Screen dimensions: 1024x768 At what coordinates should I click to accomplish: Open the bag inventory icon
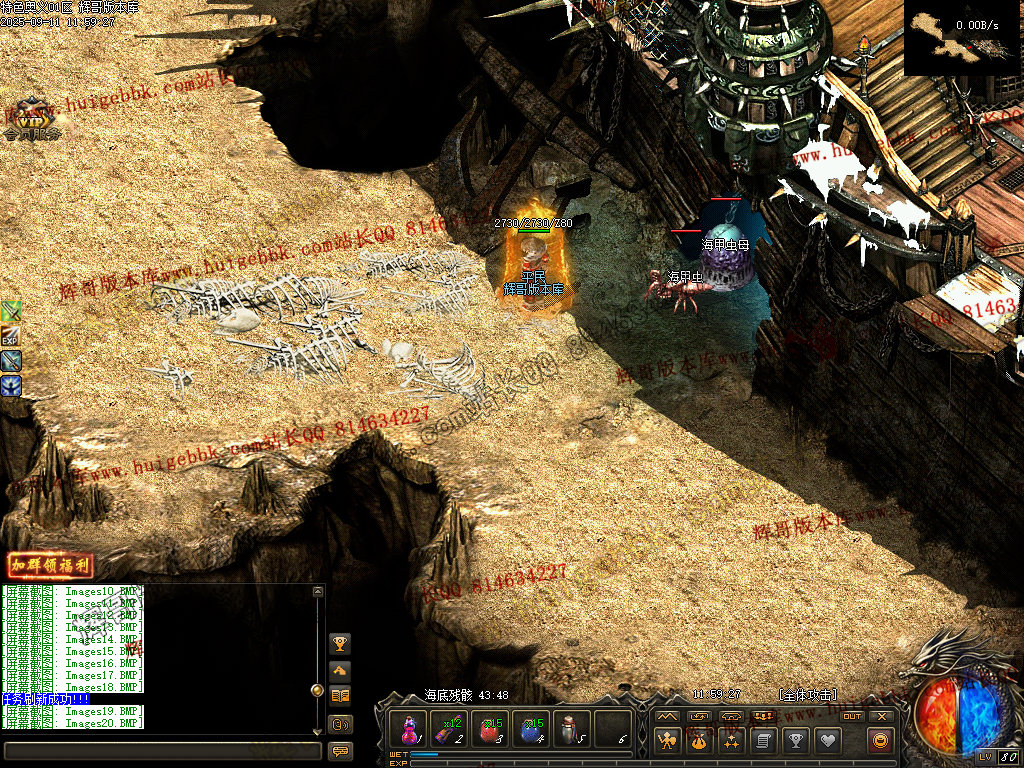click(x=699, y=741)
